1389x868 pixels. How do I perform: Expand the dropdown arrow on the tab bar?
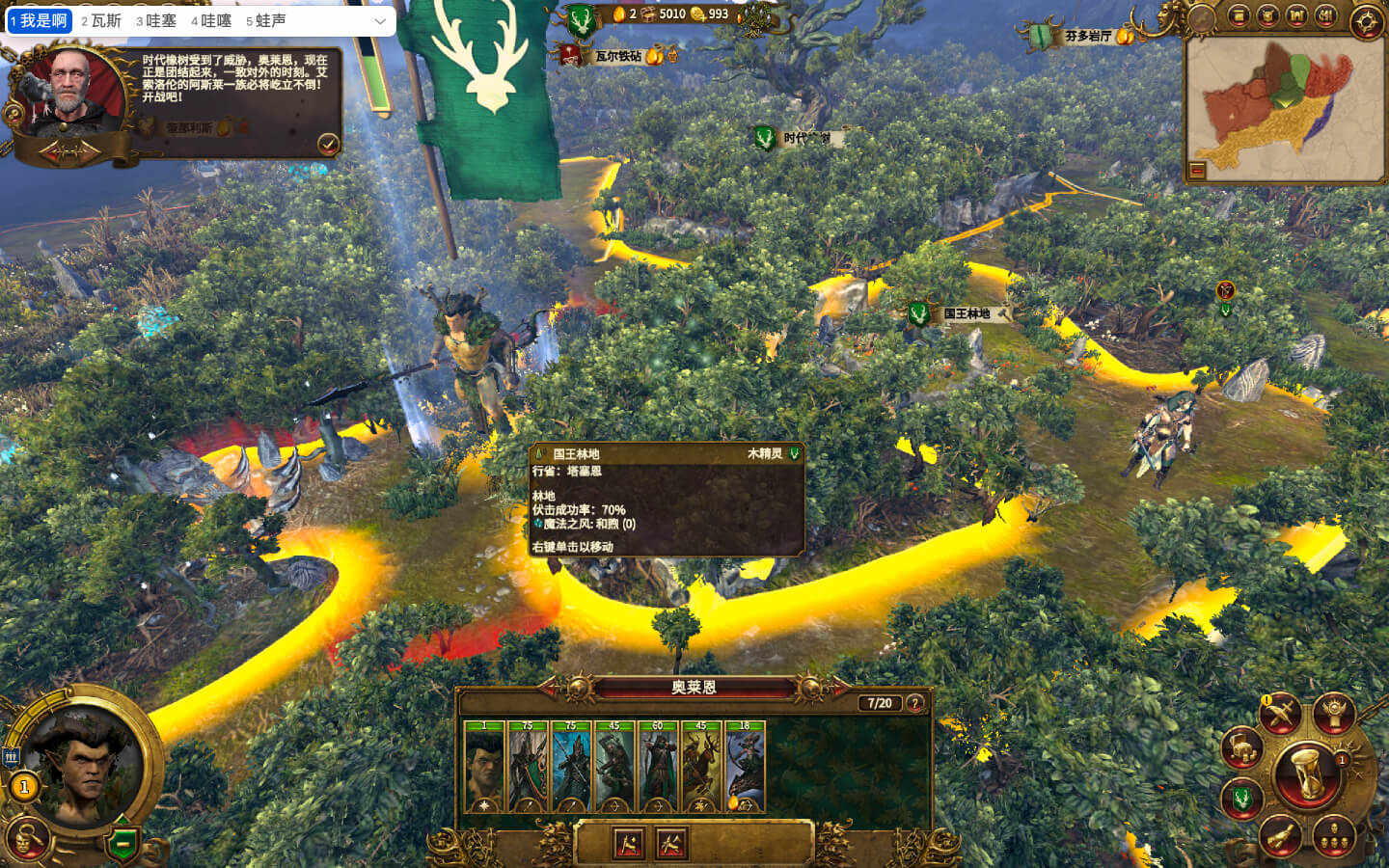click(380, 20)
